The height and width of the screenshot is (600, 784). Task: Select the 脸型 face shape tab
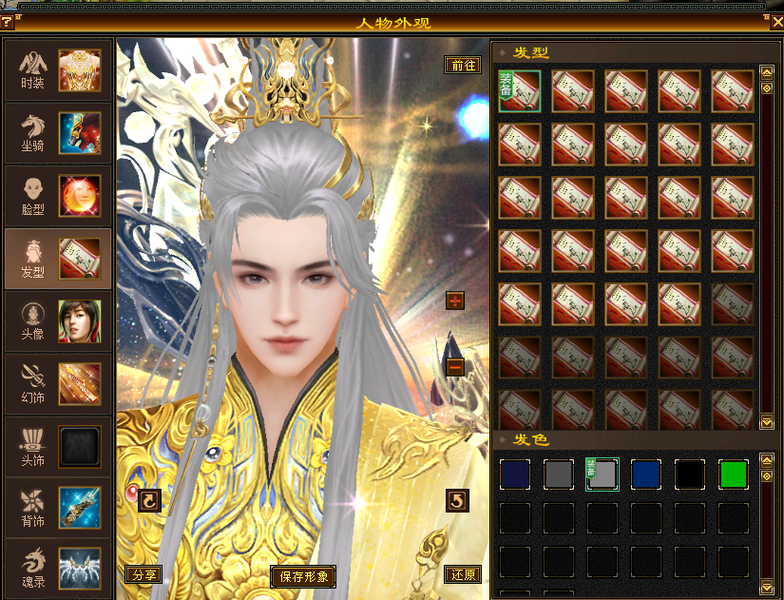point(58,196)
